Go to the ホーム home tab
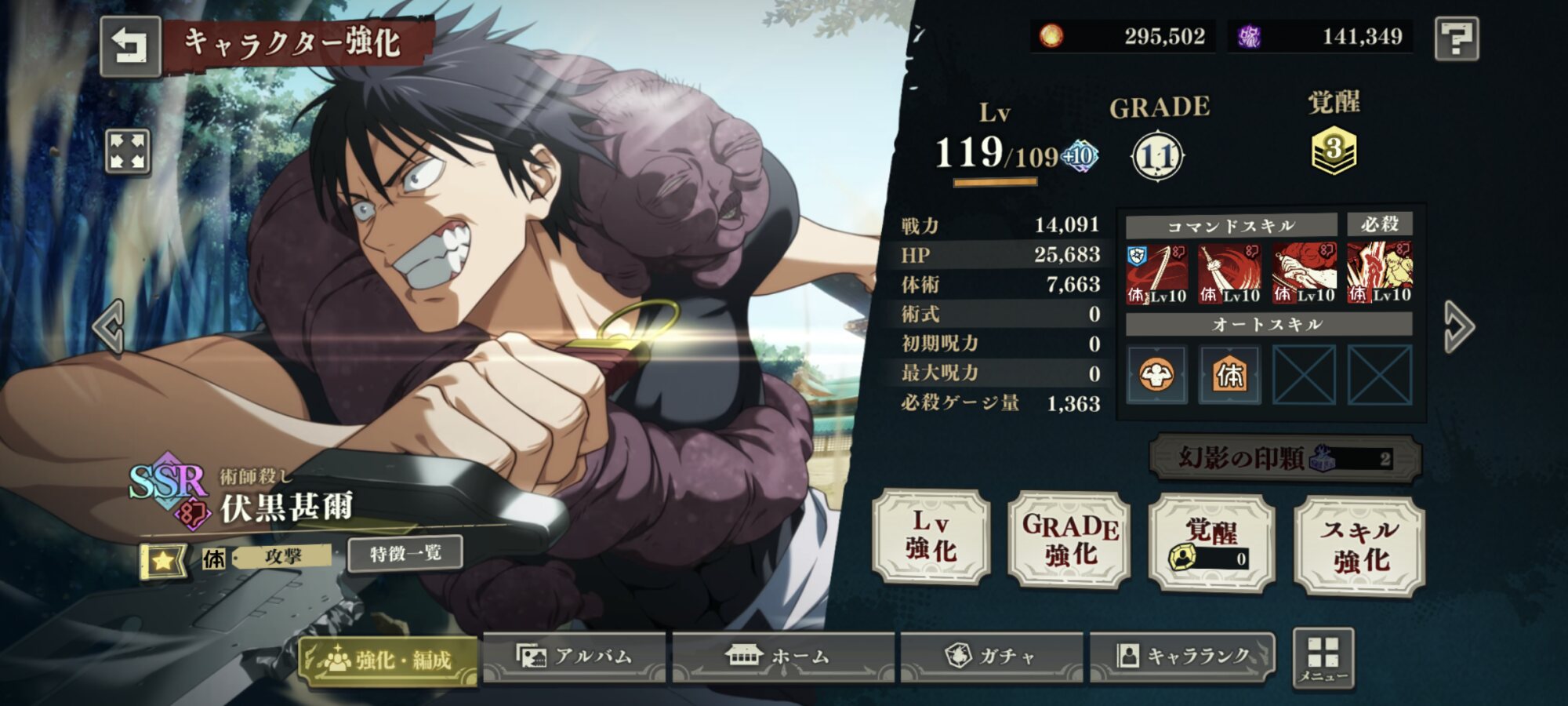Image resolution: width=1568 pixels, height=706 pixels. pyautogui.click(x=782, y=656)
